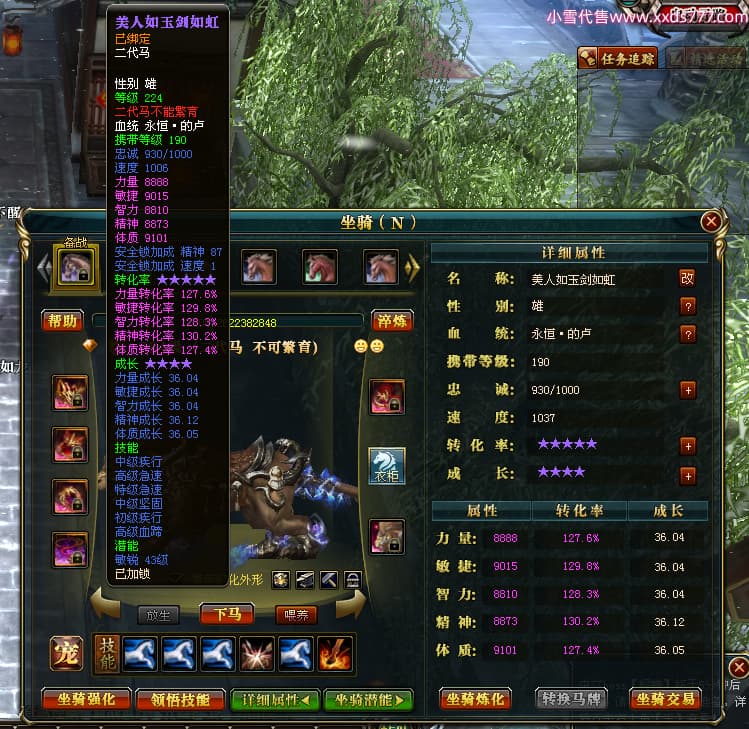Open 坐骑交易 mount trading
The height and width of the screenshot is (729, 749).
(665, 699)
